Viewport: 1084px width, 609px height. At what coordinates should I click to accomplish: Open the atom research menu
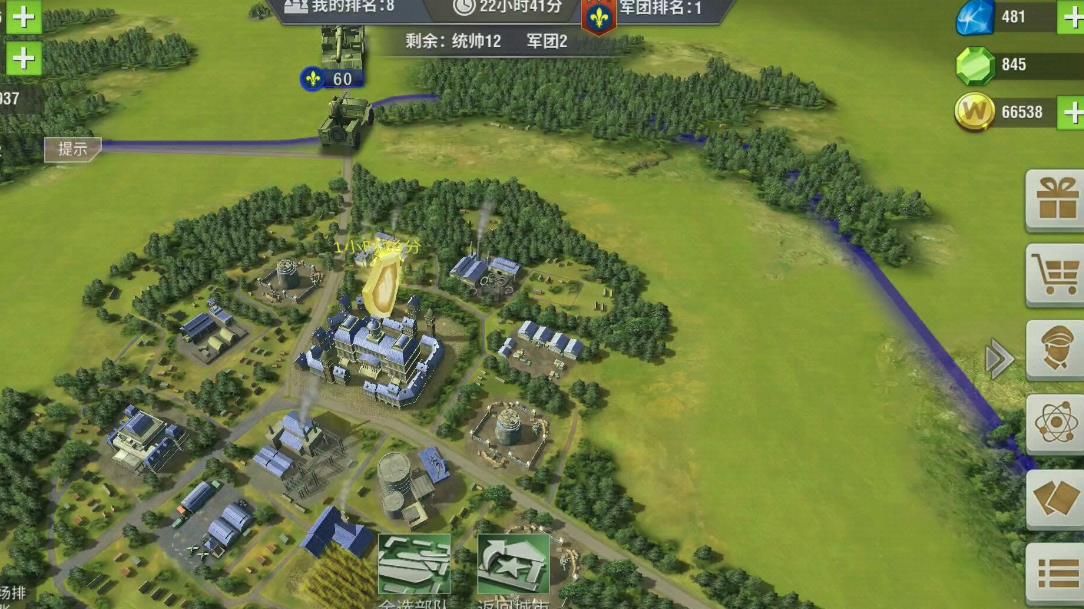tap(1055, 424)
